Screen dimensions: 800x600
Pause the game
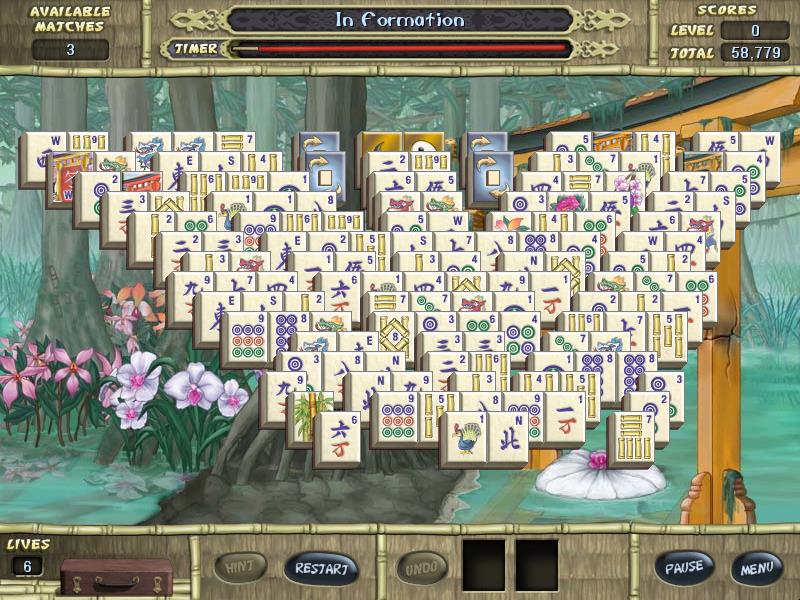[x=684, y=567]
